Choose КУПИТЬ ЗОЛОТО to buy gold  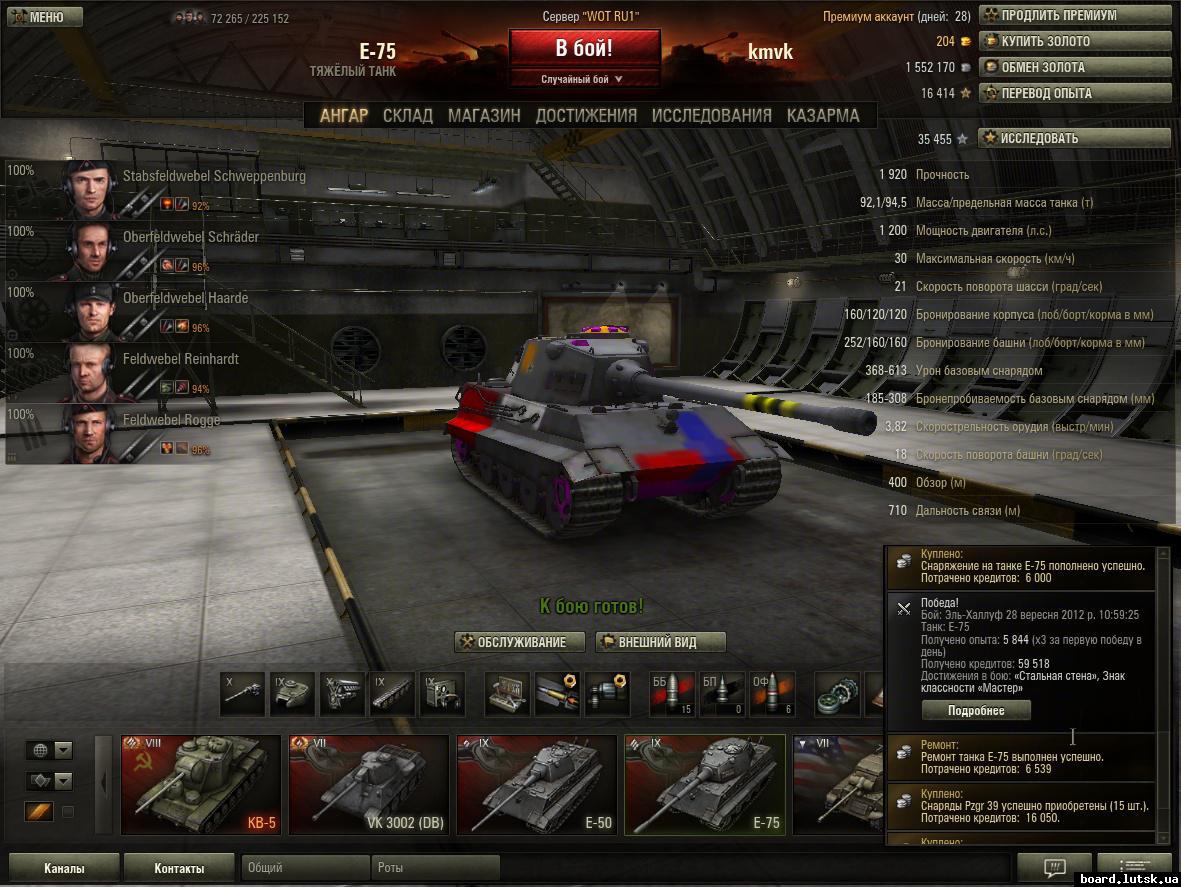tap(1074, 41)
